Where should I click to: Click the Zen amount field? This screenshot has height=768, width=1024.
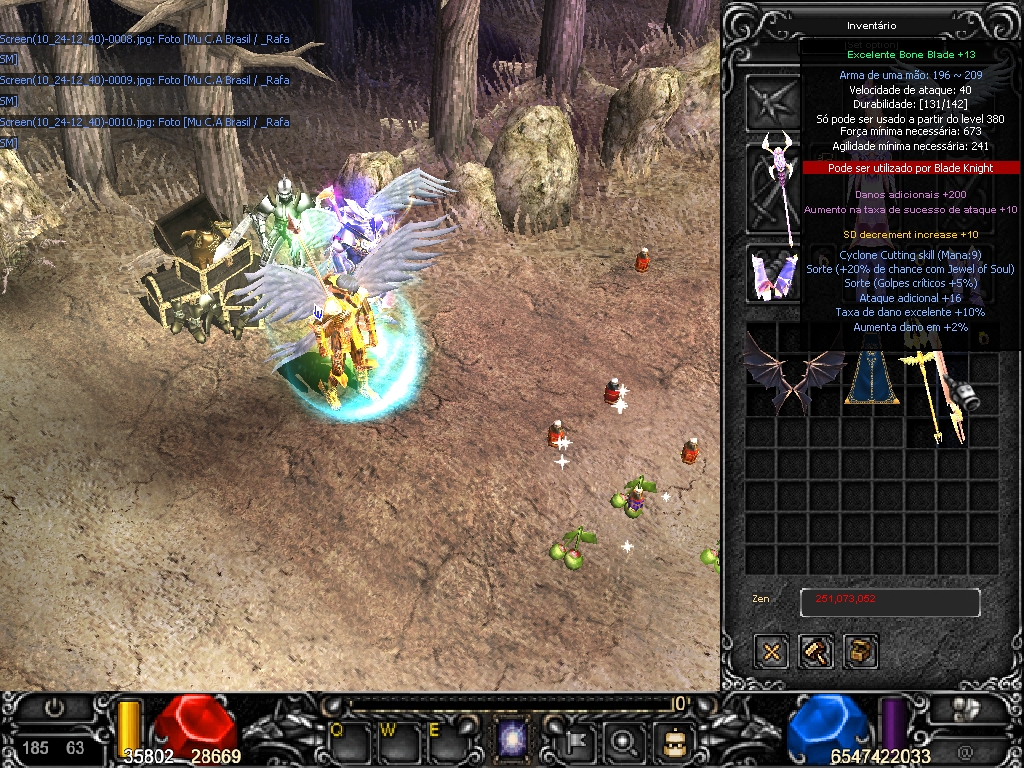click(x=889, y=602)
